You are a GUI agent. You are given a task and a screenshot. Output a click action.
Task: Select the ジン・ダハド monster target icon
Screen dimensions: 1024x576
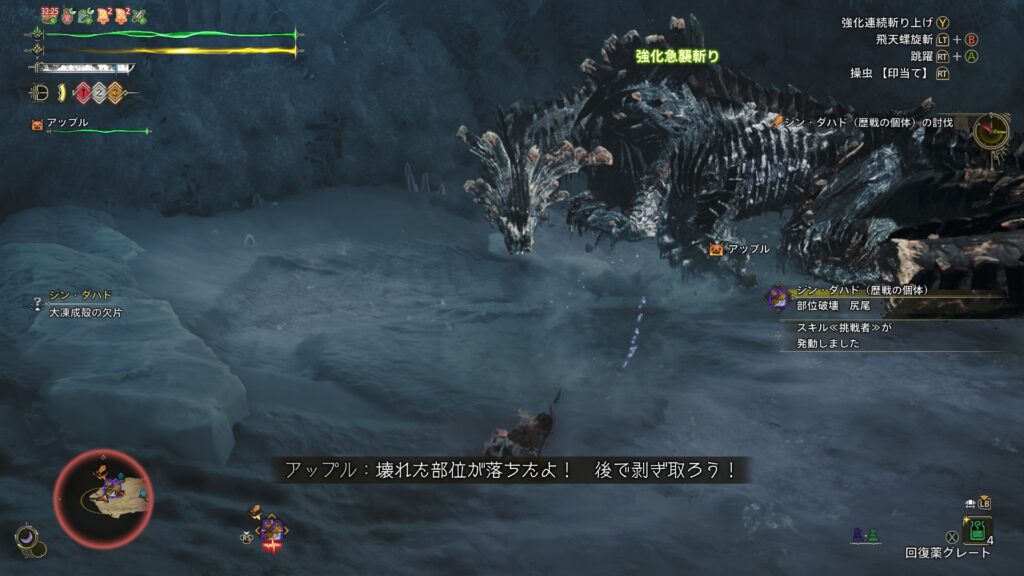778,297
